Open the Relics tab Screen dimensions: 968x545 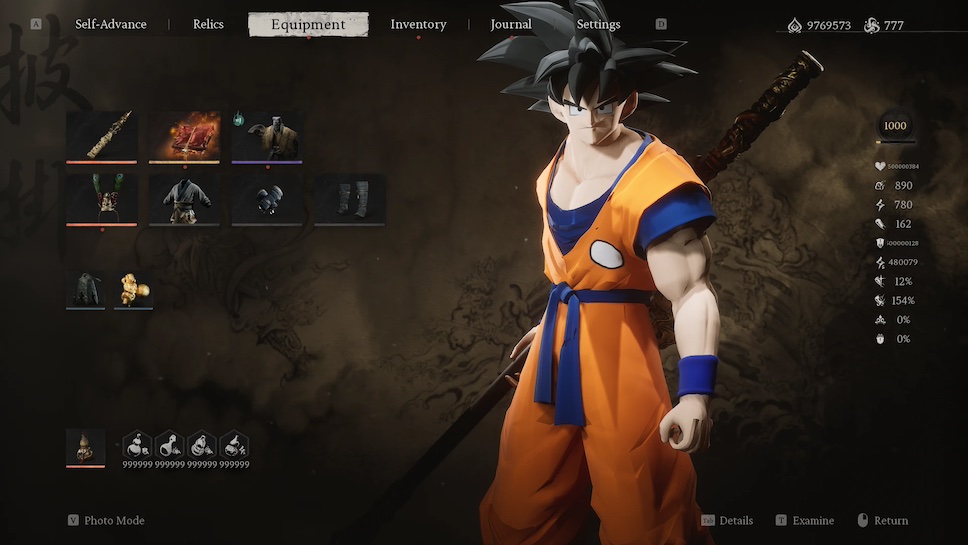208,24
